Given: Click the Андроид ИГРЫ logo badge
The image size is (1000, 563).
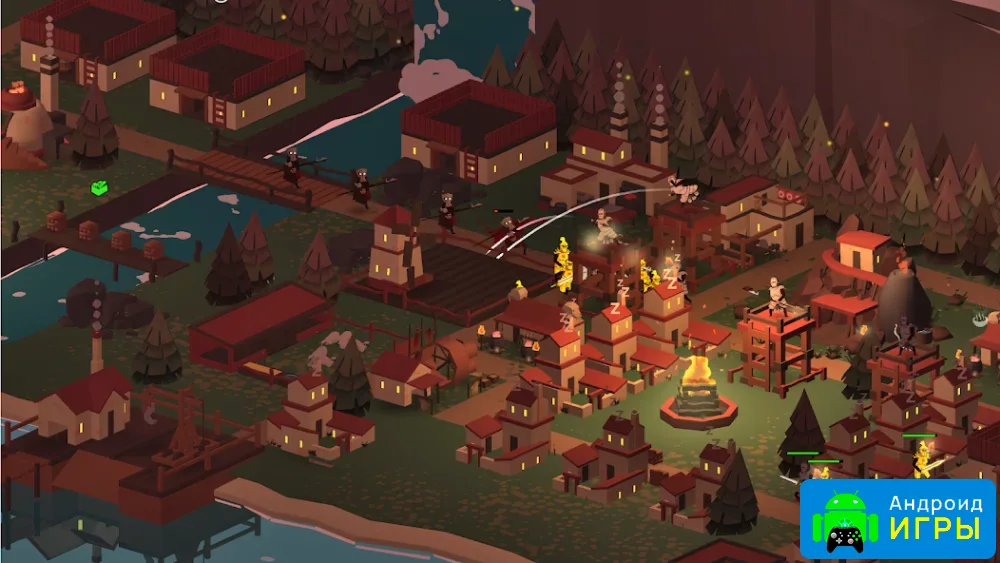Looking at the screenshot, I should tap(897, 519).
